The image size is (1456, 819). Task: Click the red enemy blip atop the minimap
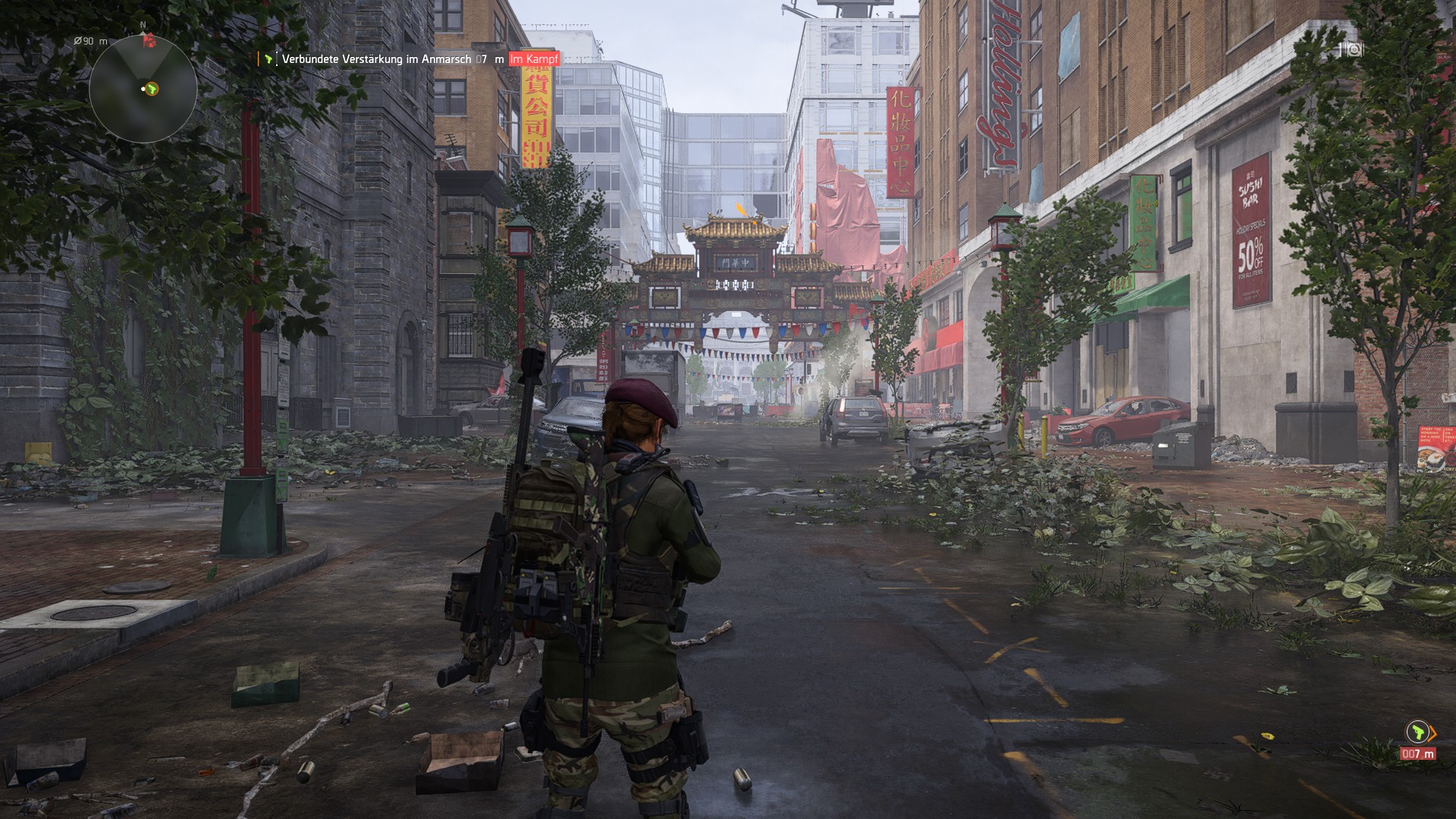coord(149,42)
